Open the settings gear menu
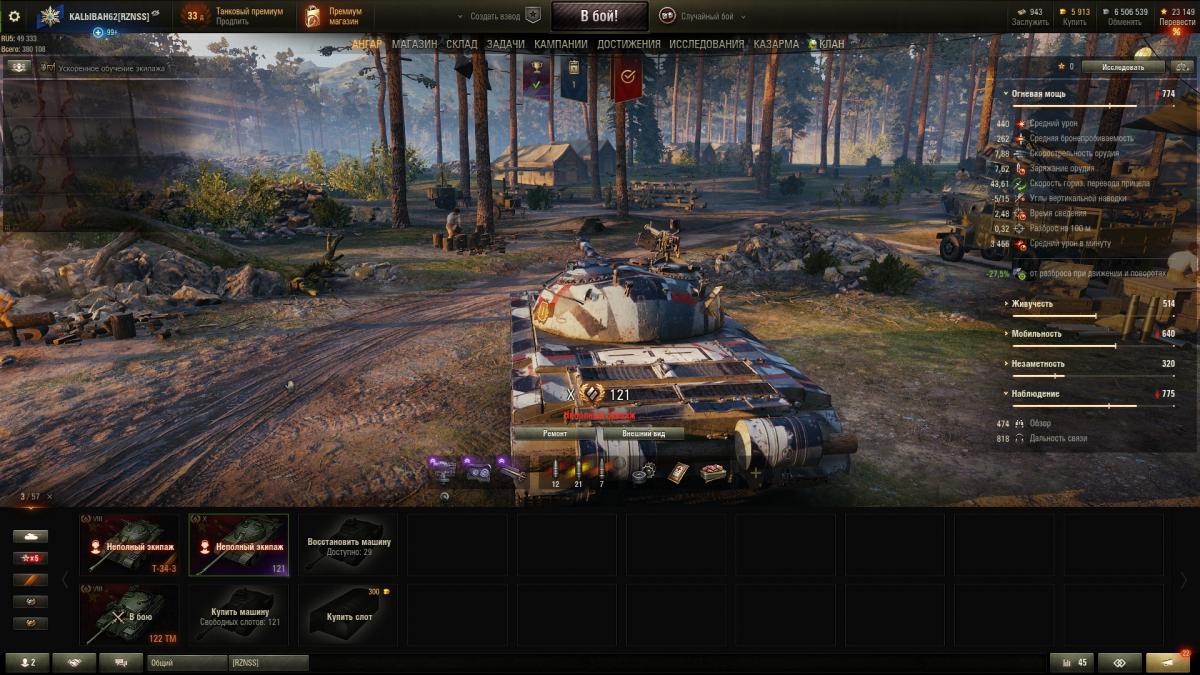This screenshot has height=675, width=1200. tap(14, 16)
